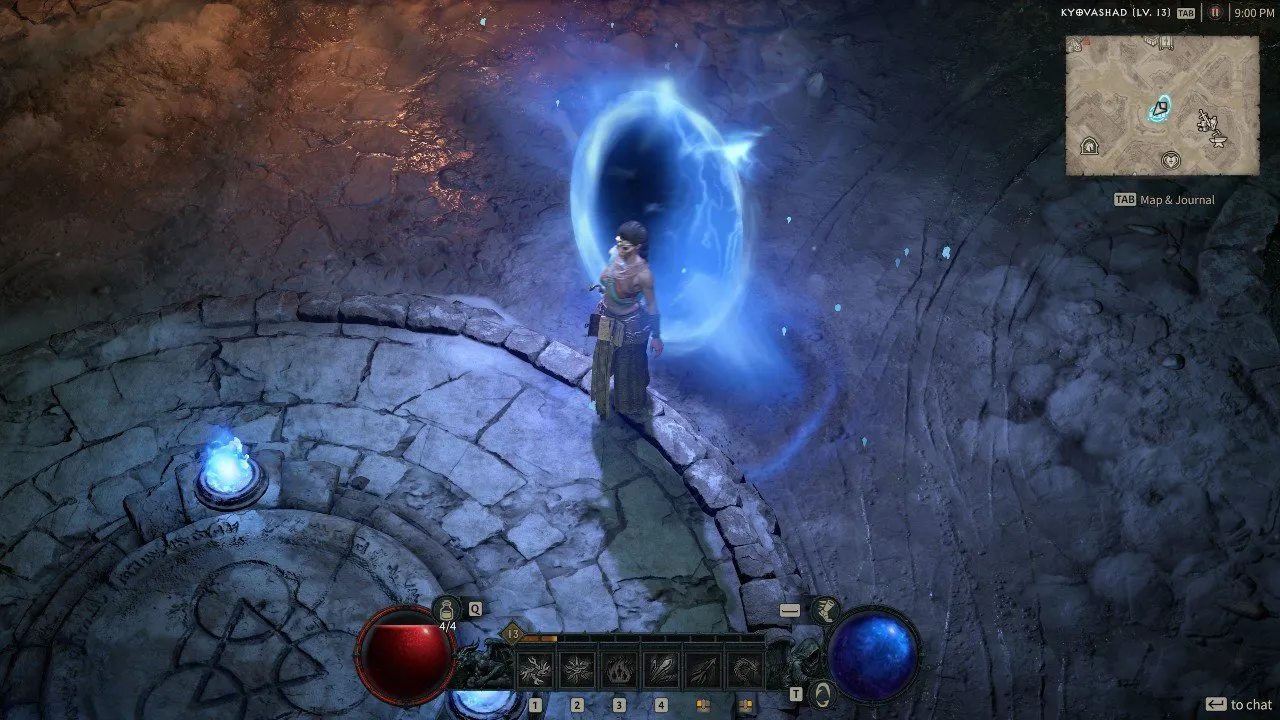Image resolution: width=1280 pixels, height=720 pixels.
Task: Use the healing potion icon
Action: (x=447, y=609)
